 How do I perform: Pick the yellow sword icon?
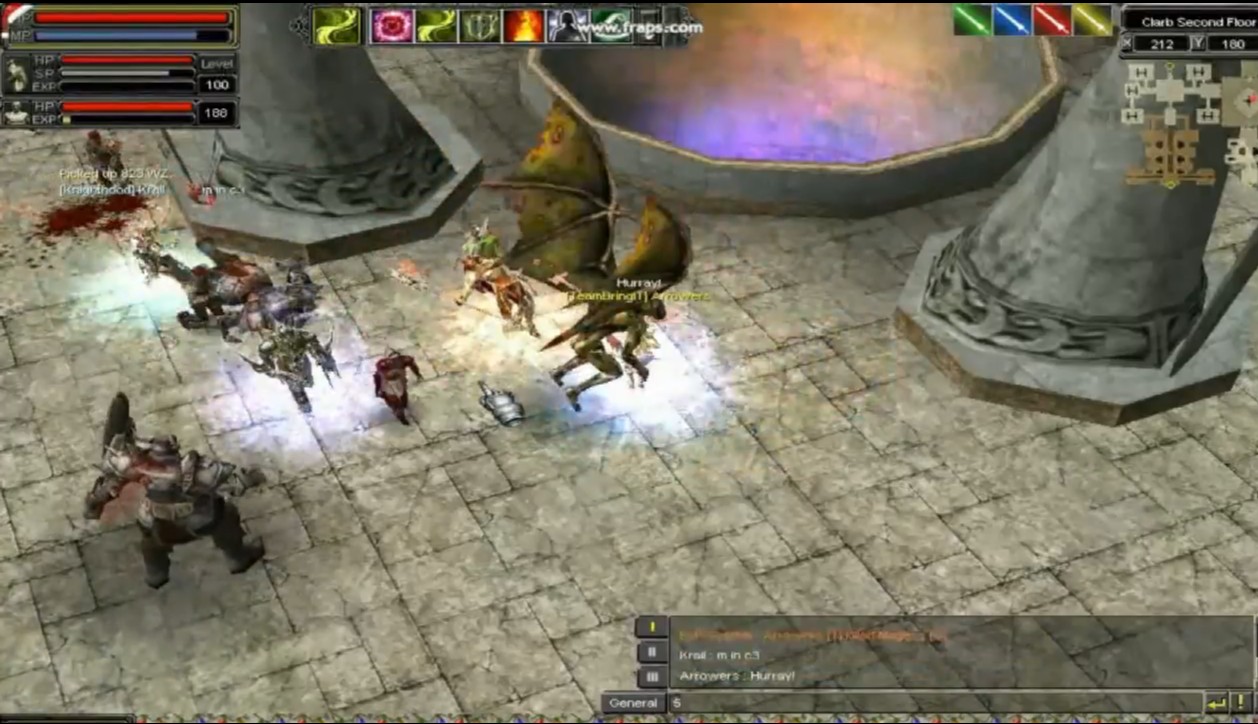pos(1092,20)
